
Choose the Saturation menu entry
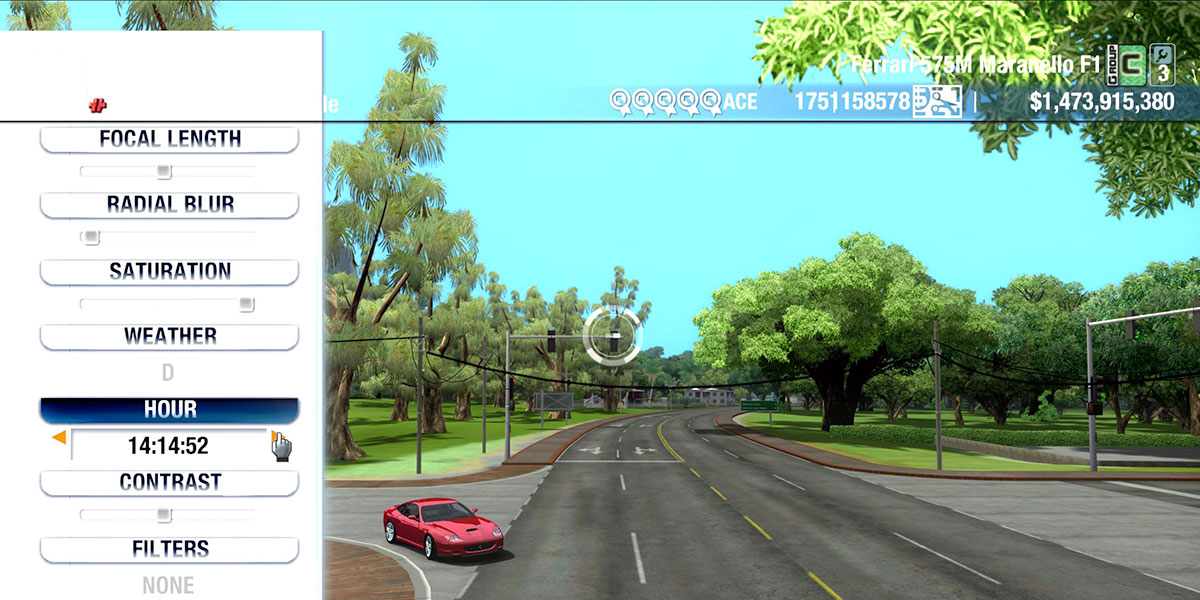point(169,272)
